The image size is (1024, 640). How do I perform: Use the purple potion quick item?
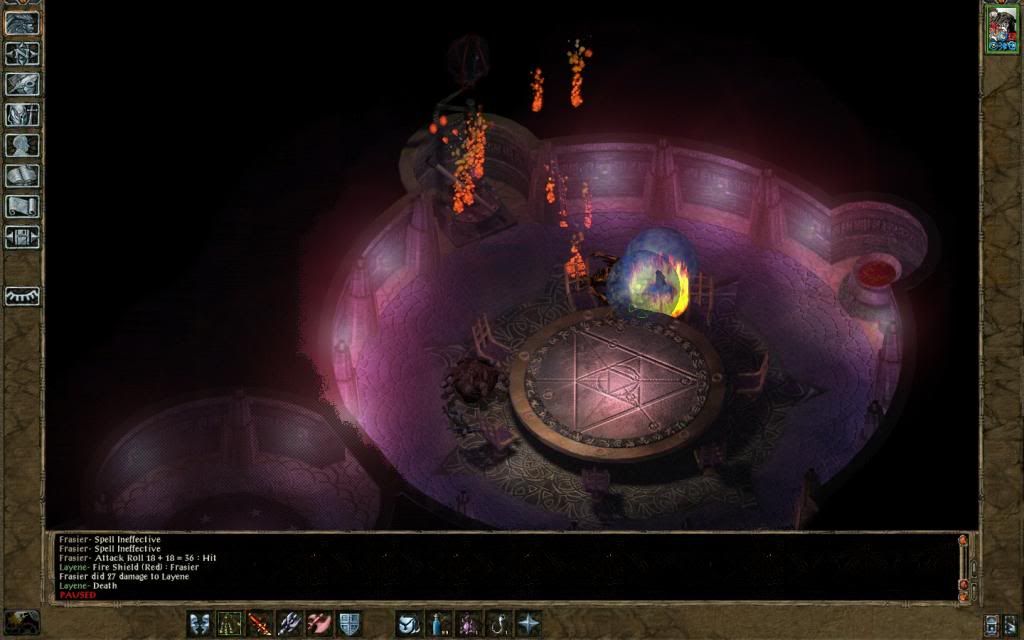(468, 623)
